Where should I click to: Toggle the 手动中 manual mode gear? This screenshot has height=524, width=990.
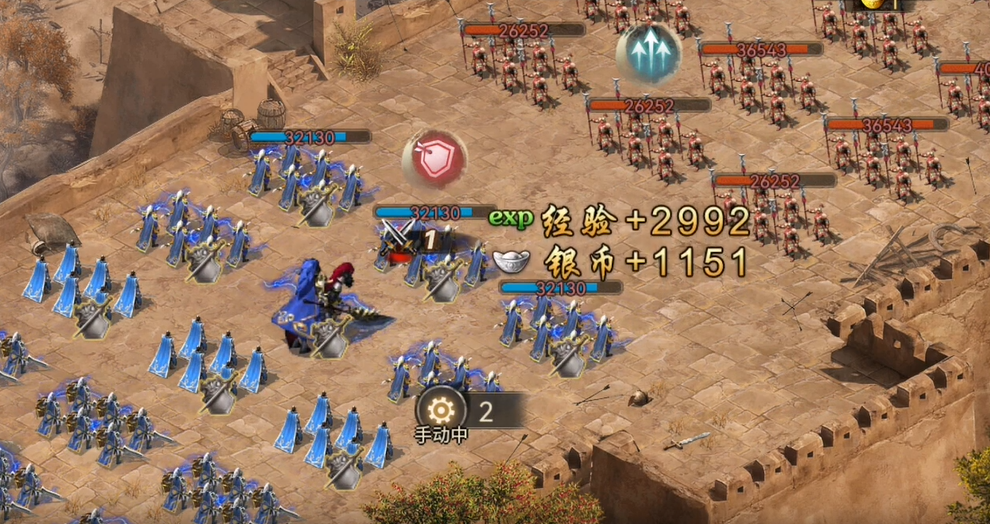pyautogui.click(x=441, y=411)
